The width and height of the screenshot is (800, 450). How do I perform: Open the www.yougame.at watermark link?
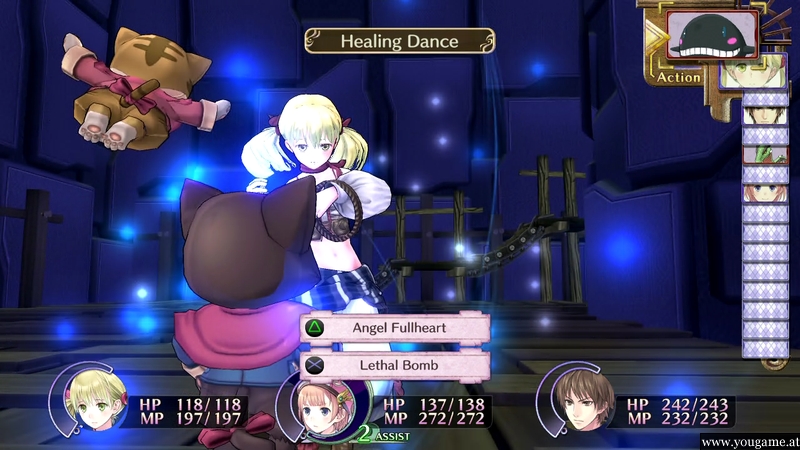click(x=749, y=441)
